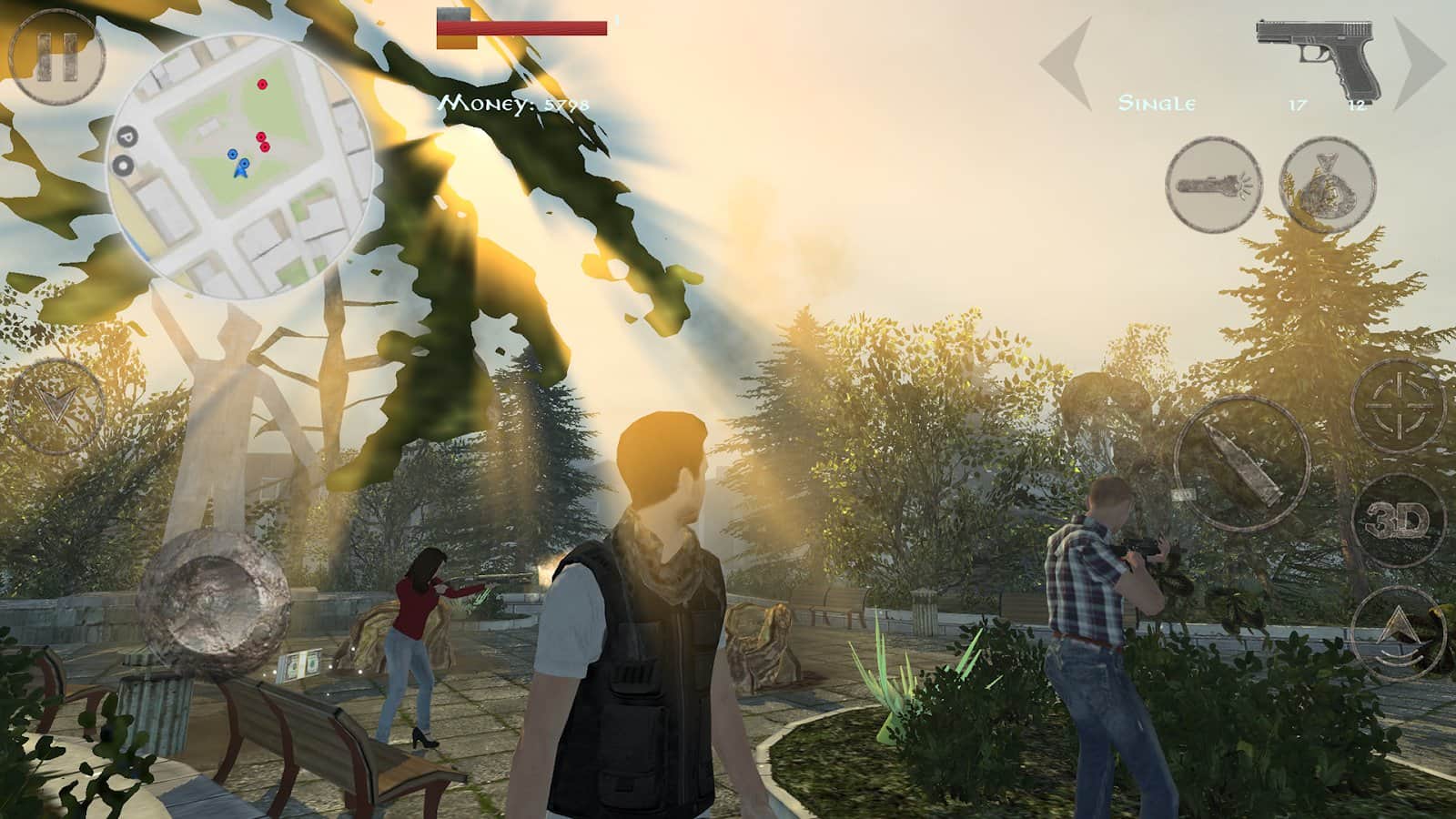Tap the 3D camera view icon

pyautogui.click(x=1399, y=517)
